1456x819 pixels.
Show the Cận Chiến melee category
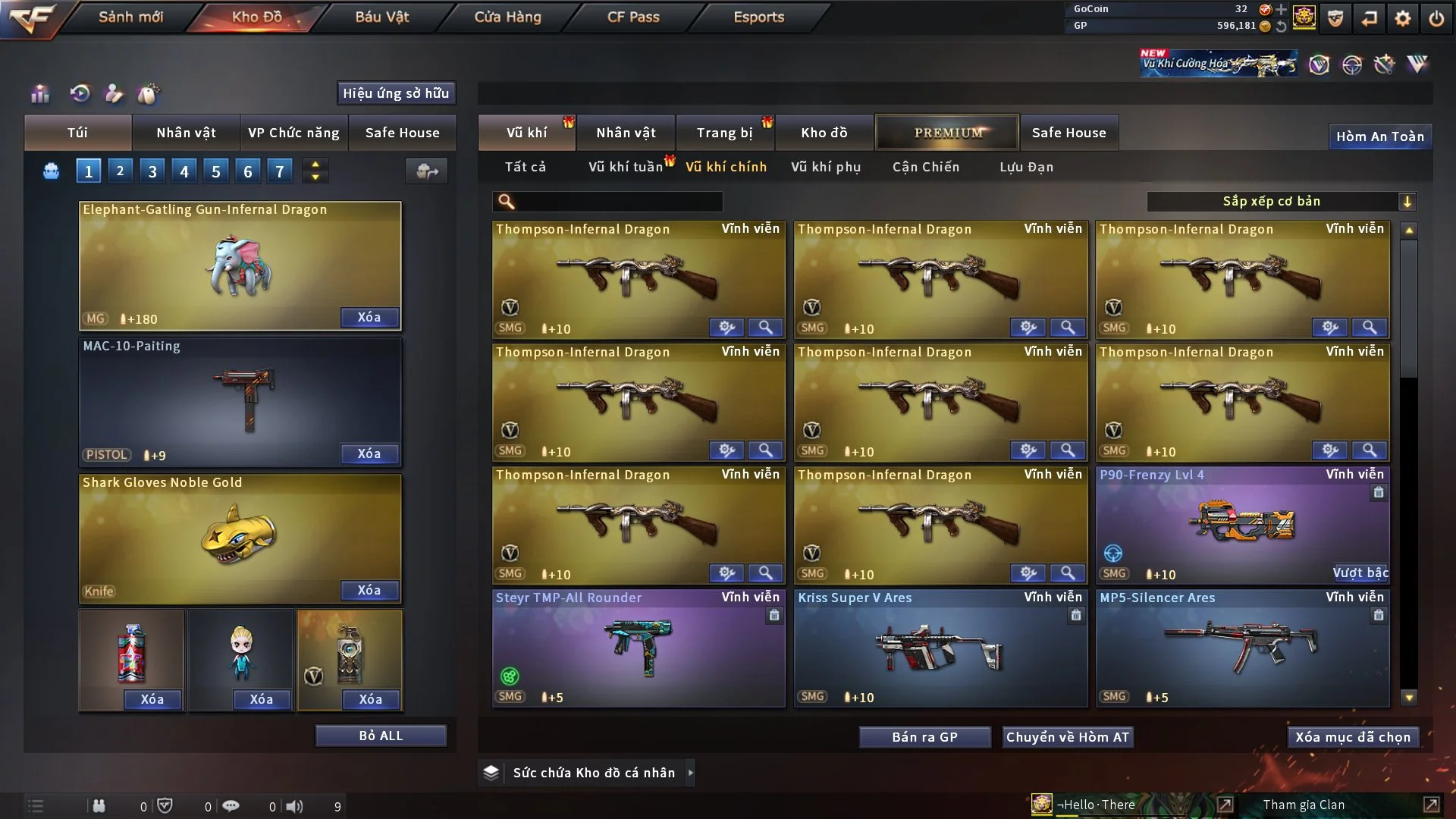coord(925,167)
